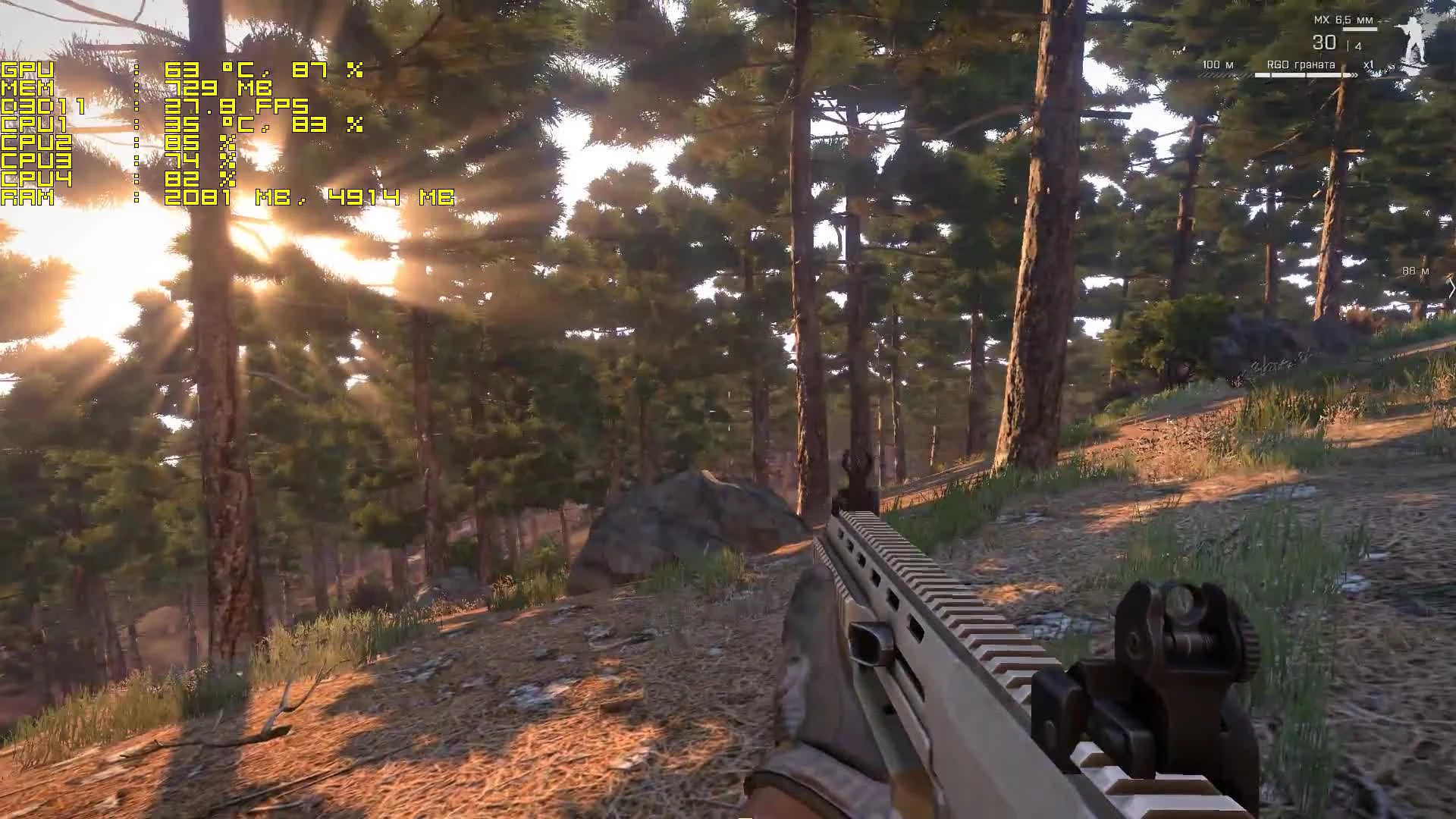This screenshot has width=1456, height=819.
Task: Toggle the CPU1 temperature overlay entry
Action: tap(182, 126)
